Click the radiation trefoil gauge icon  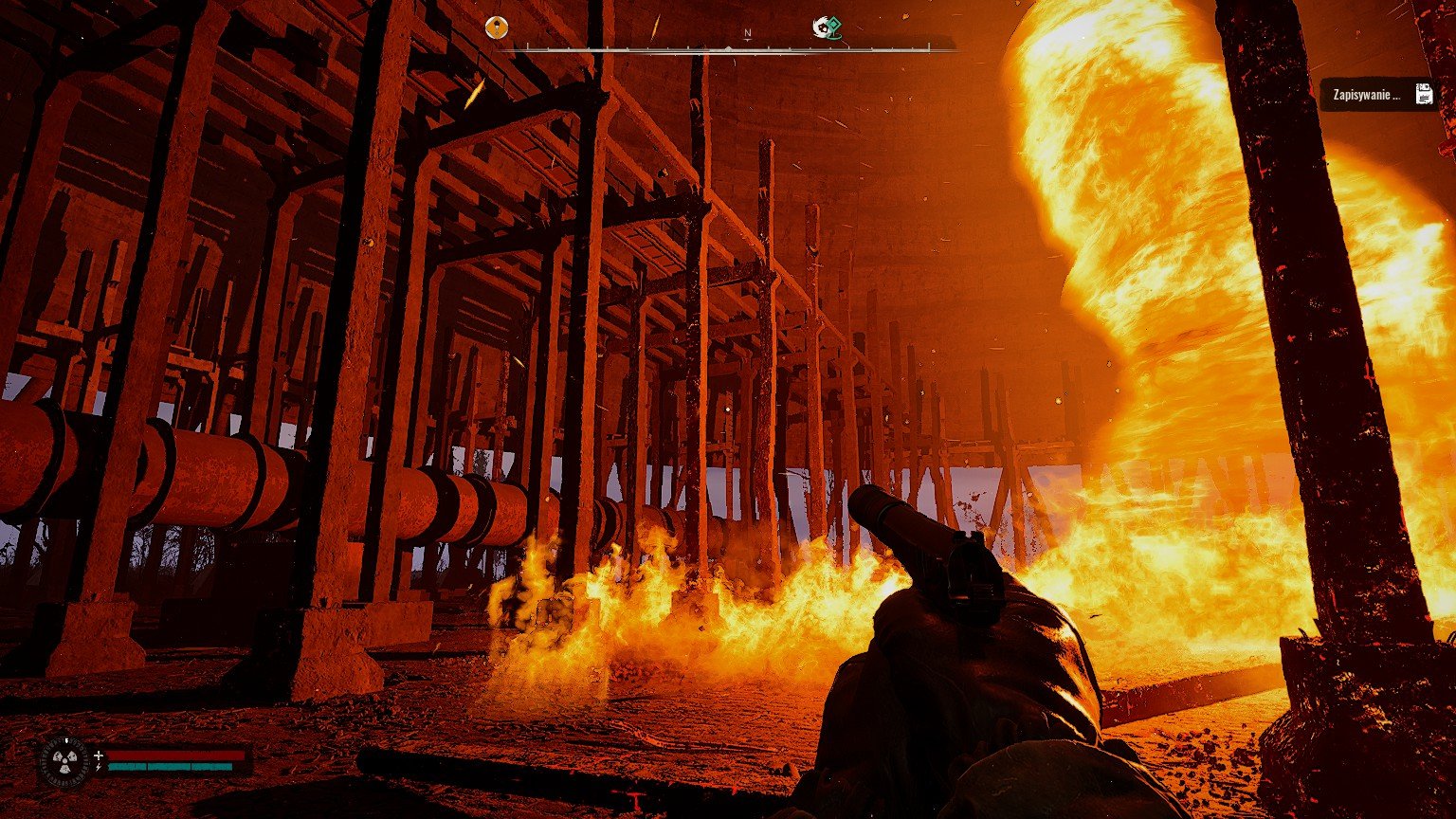tap(64, 761)
